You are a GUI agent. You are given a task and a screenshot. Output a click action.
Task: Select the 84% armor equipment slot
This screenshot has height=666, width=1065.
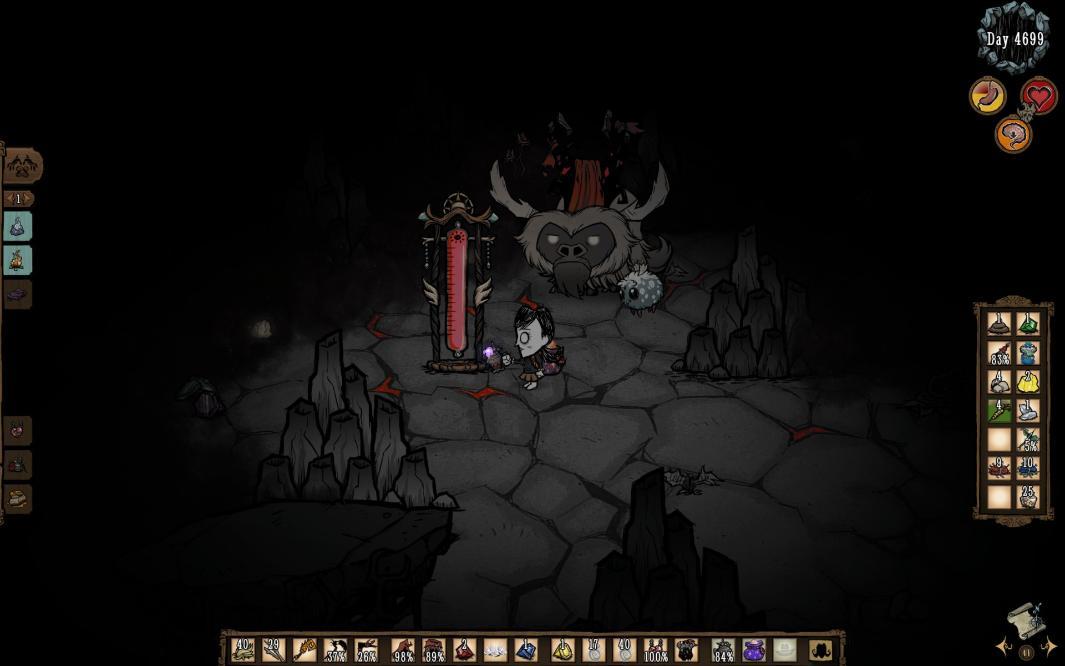(x=722, y=649)
